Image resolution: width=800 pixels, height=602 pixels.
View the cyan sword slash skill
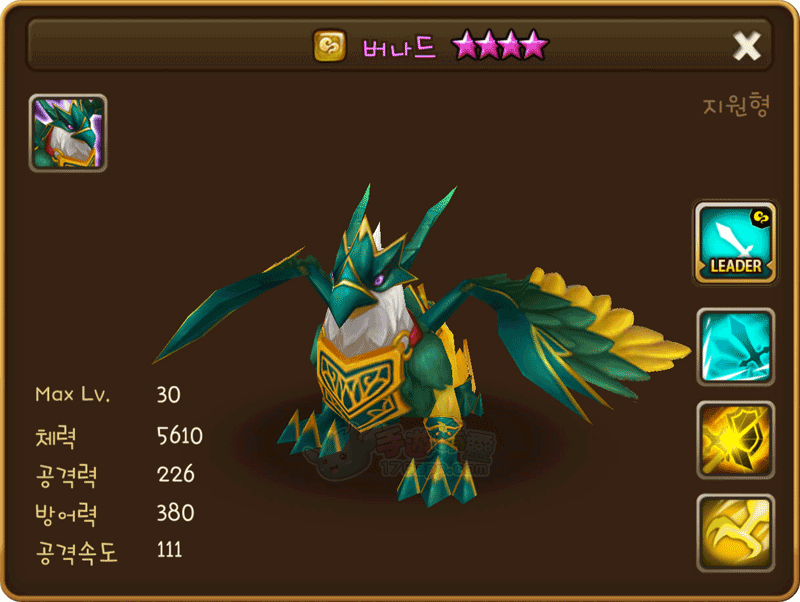click(735, 347)
